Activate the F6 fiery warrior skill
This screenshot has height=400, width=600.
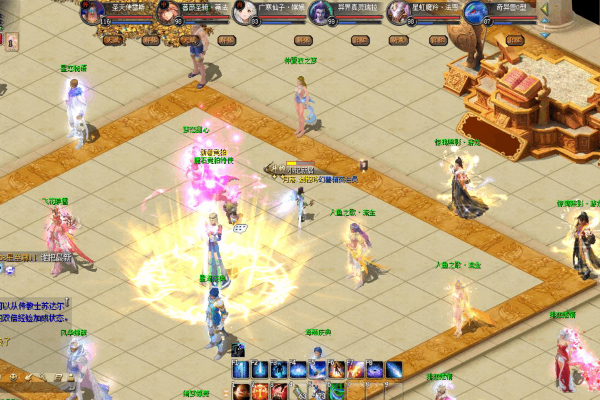(x=336, y=370)
